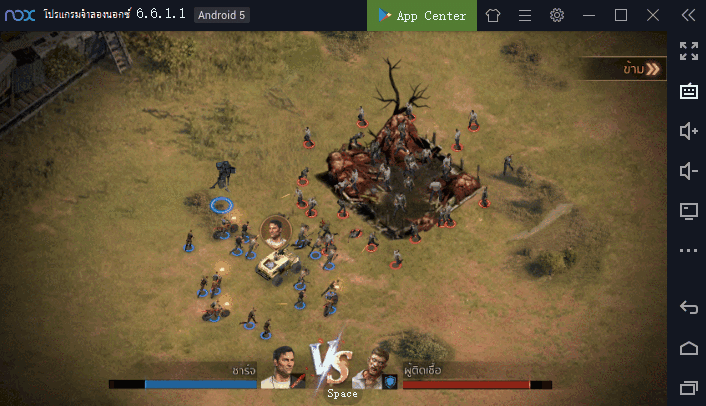Turn the emulator volume up

[688, 131]
